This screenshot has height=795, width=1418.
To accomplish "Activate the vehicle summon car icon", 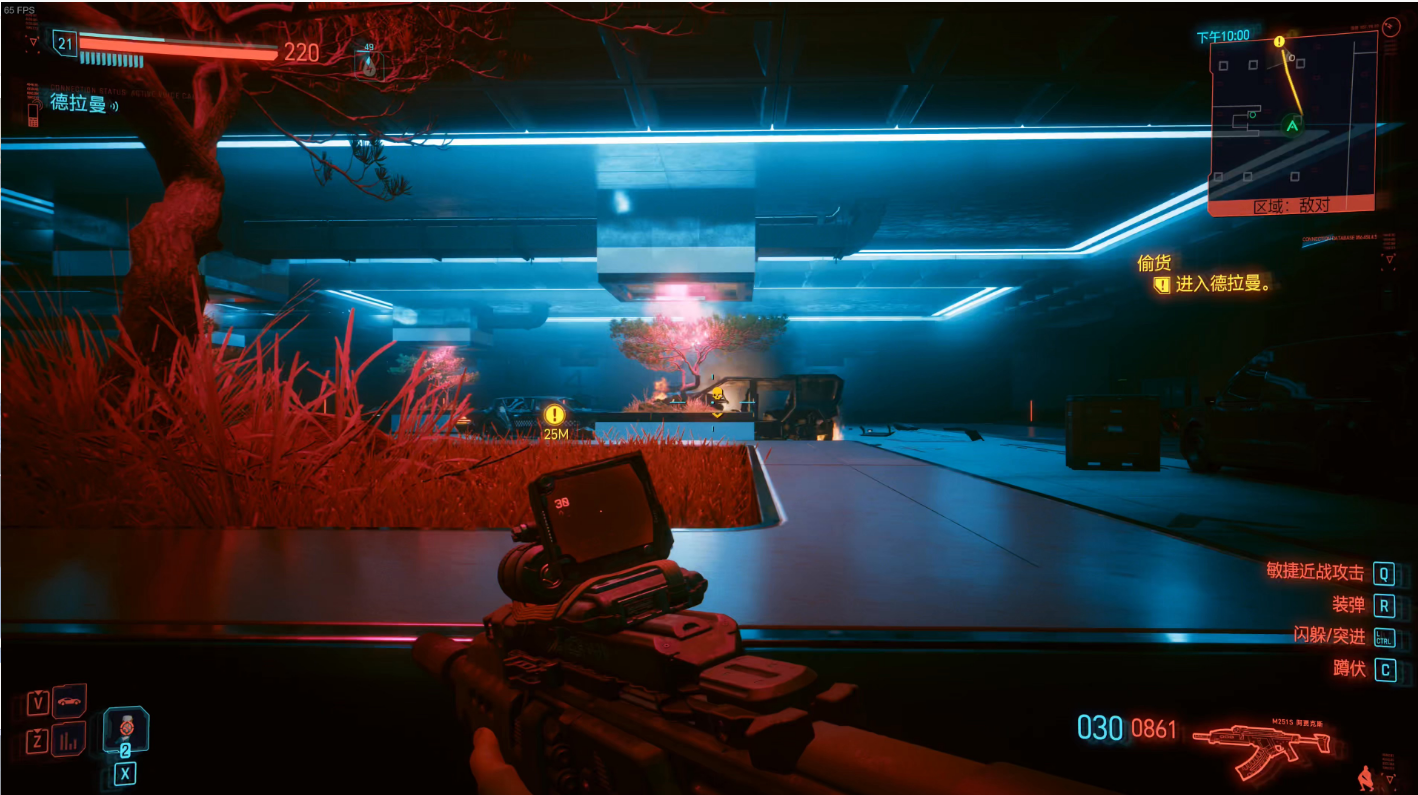I will point(69,702).
